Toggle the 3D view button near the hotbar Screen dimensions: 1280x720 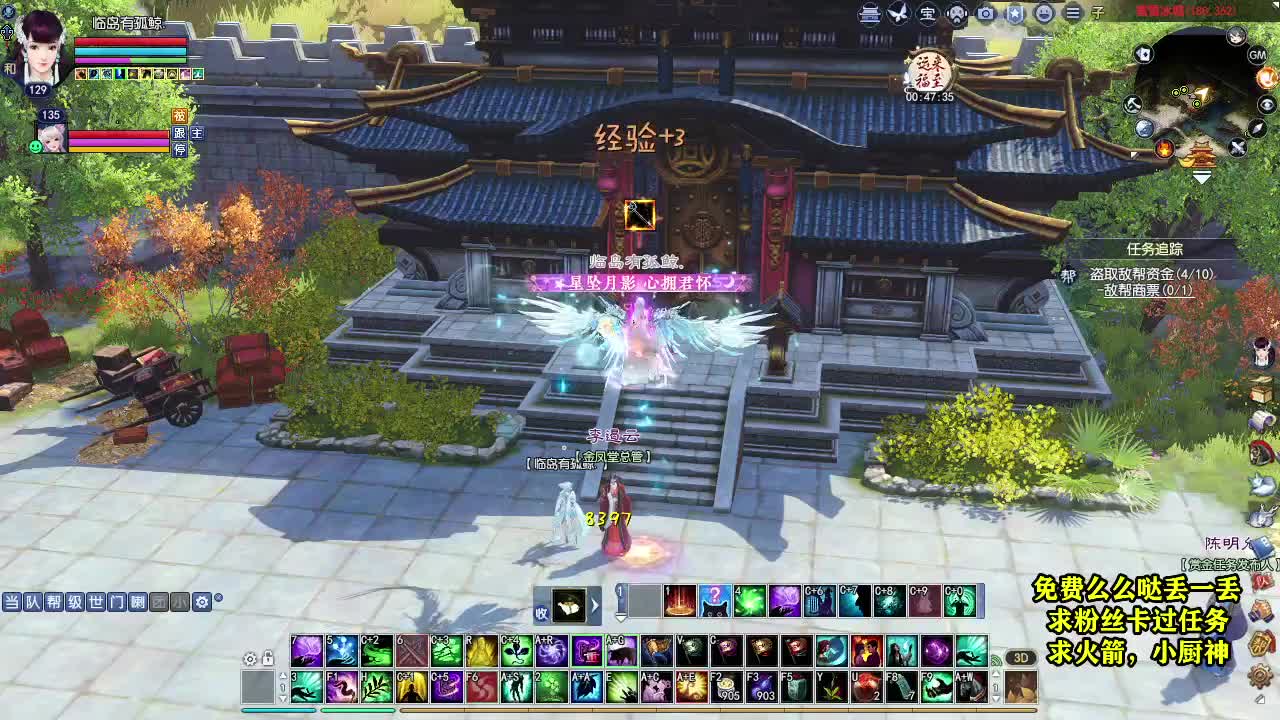pos(1022,657)
